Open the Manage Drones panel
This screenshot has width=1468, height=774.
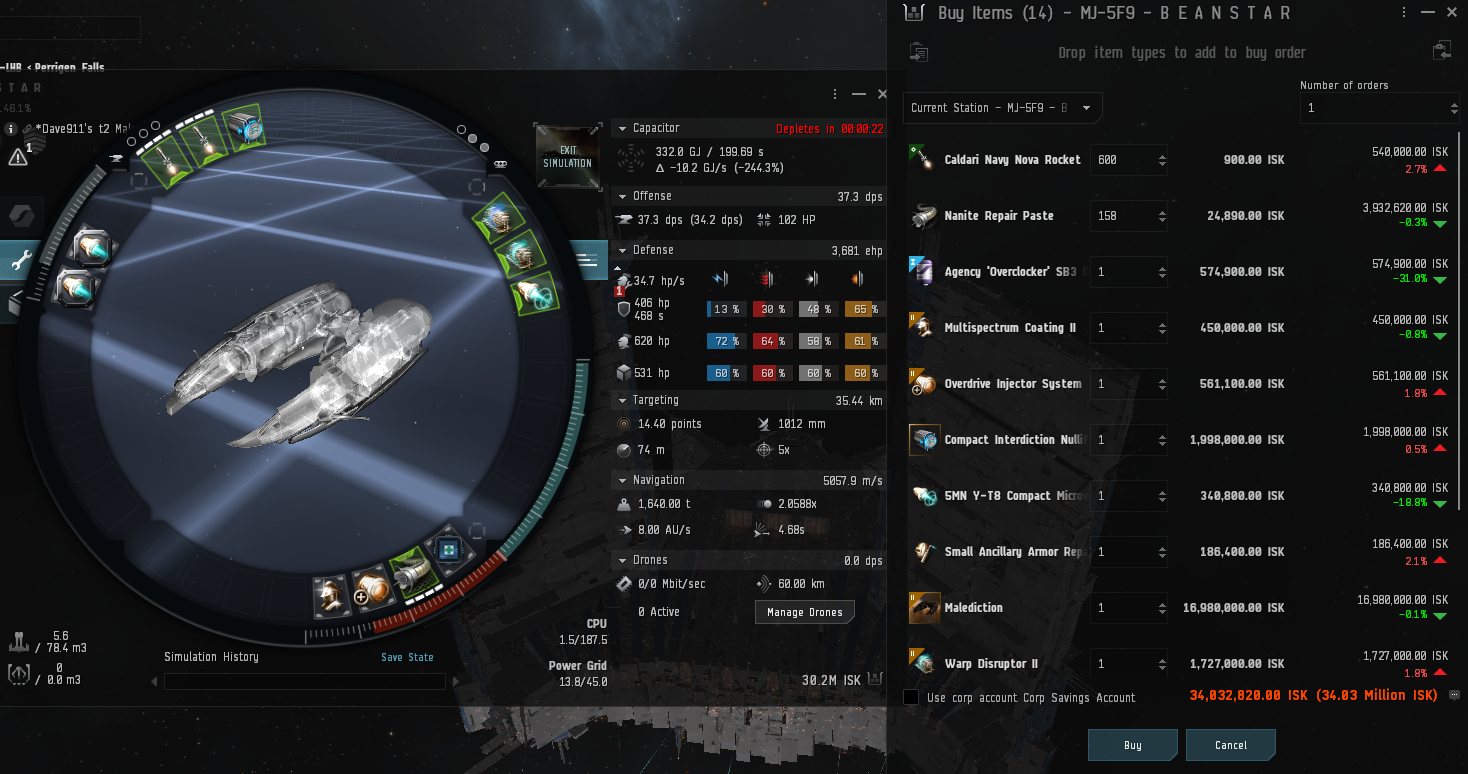coord(804,612)
